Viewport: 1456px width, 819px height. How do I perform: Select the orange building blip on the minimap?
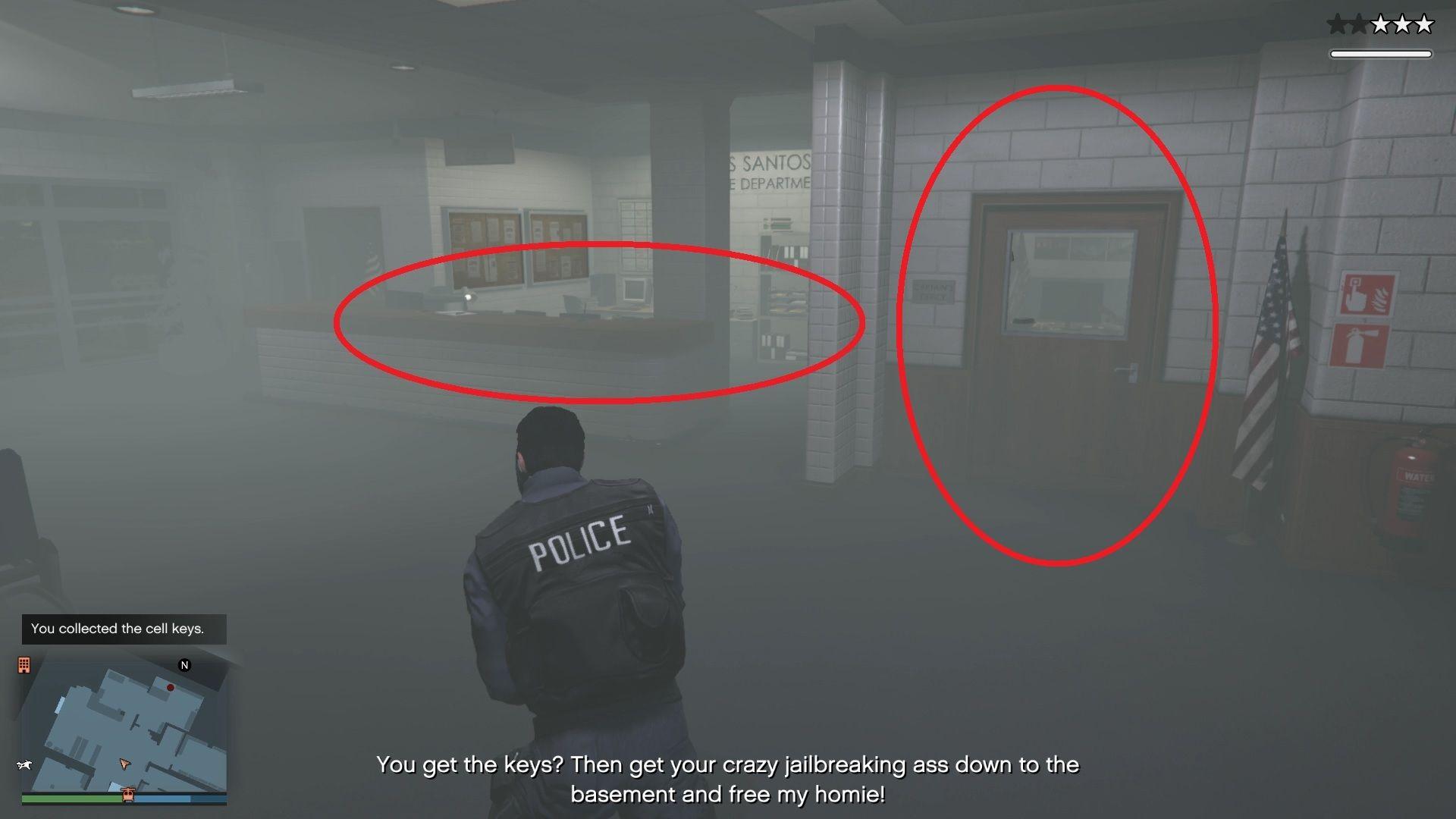pos(25,665)
